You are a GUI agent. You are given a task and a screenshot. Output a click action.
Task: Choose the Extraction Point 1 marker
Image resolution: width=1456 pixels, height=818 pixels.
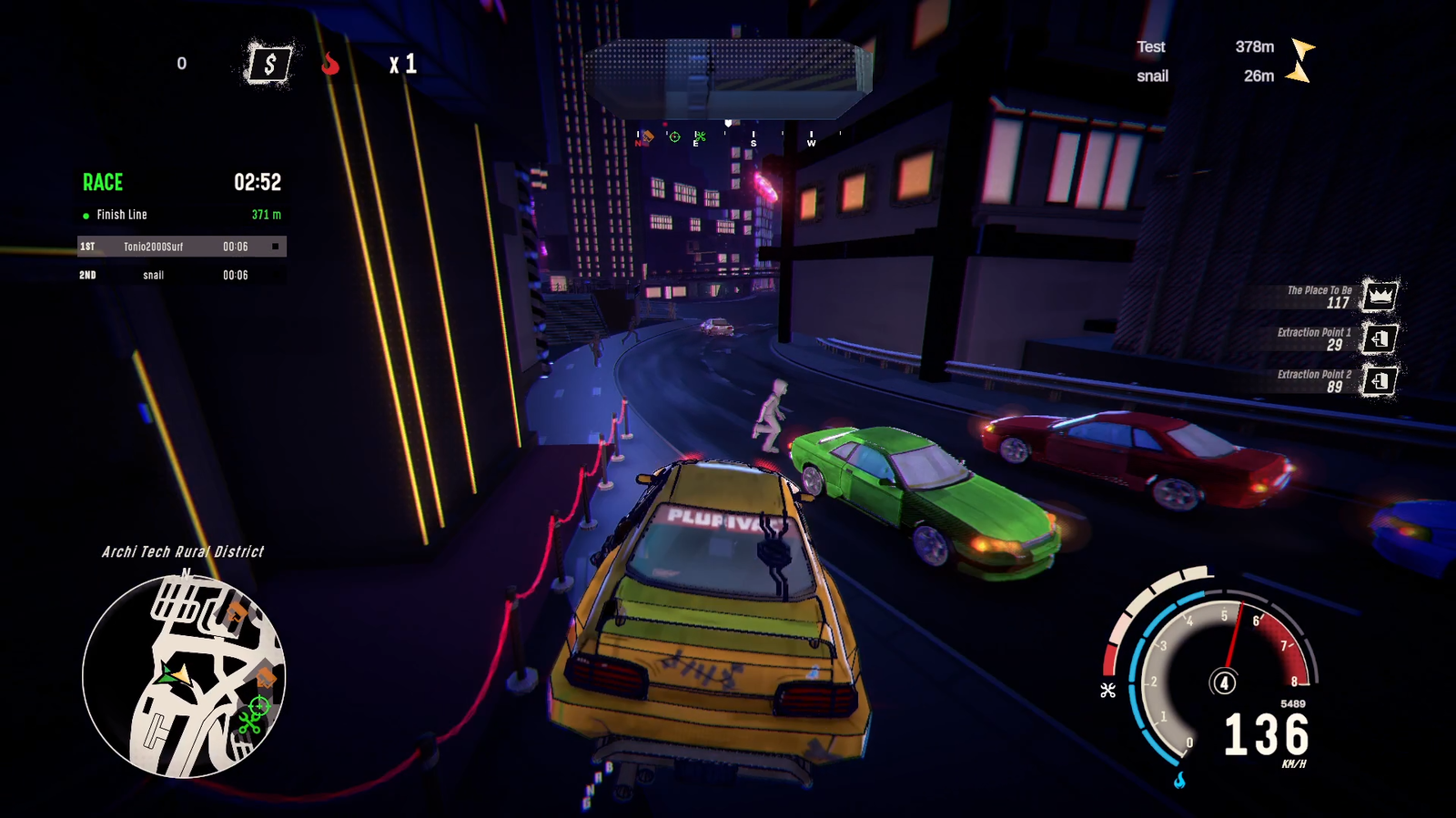pyautogui.click(x=1380, y=338)
